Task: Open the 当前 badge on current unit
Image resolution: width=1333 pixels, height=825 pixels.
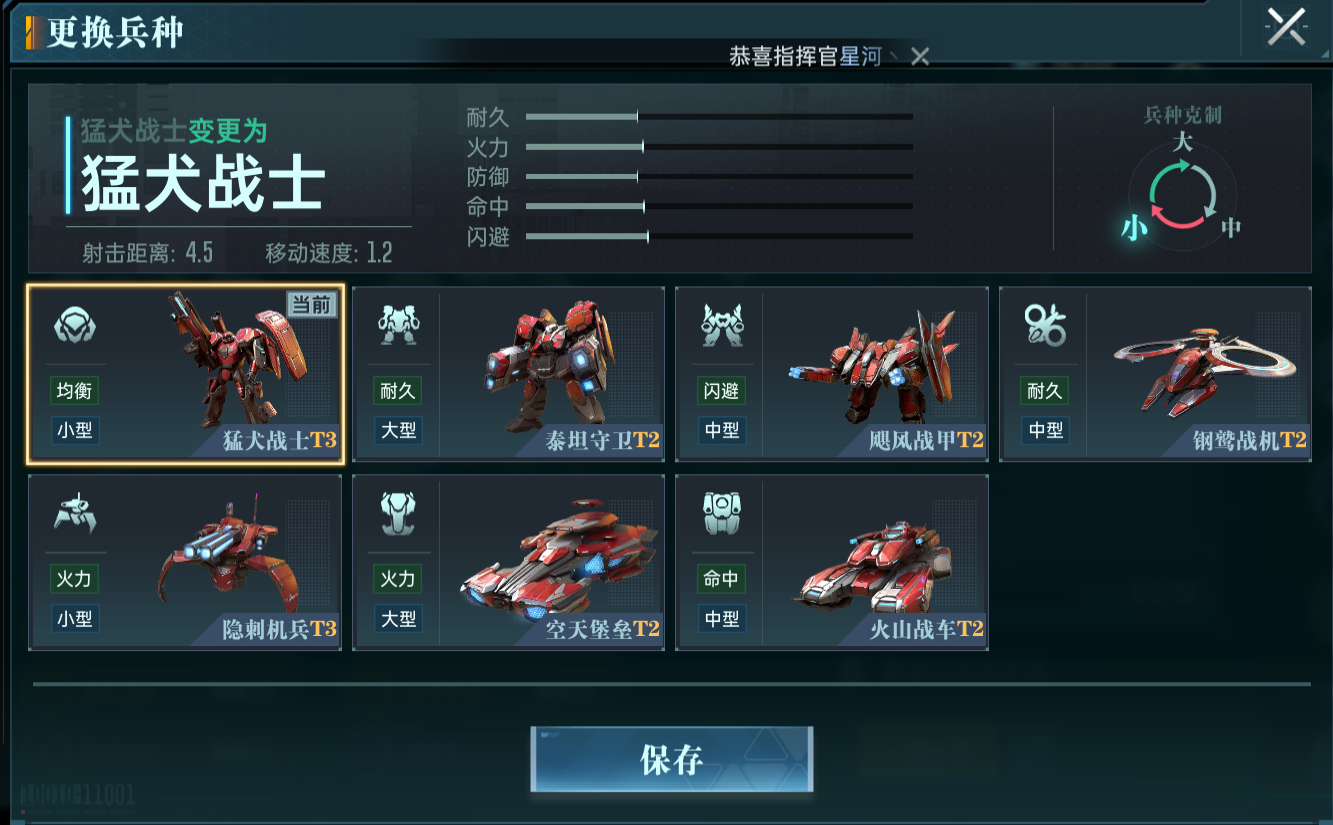Action: pos(311,306)
